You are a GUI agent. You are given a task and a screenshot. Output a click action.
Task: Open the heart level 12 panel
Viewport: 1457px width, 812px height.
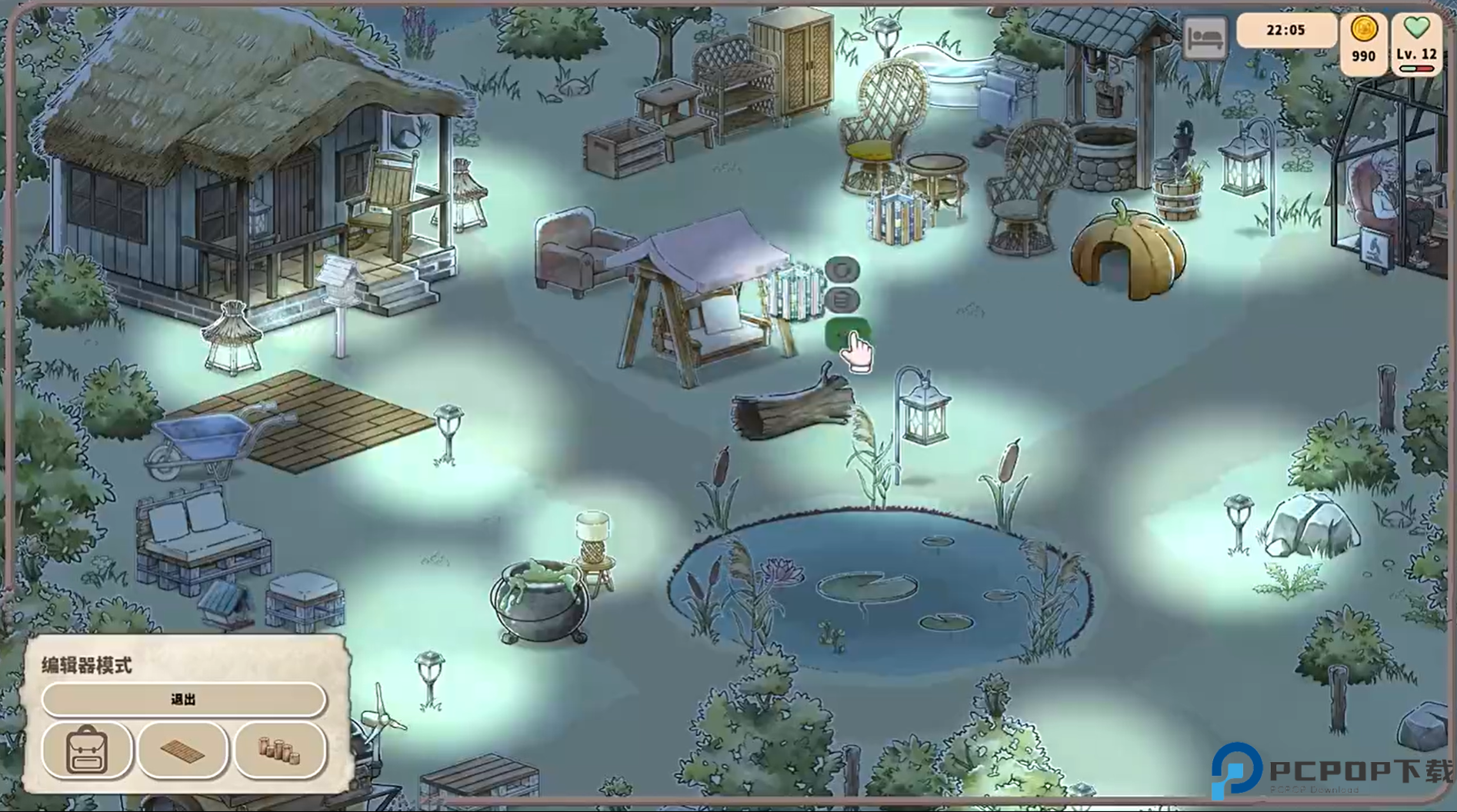1416,42
